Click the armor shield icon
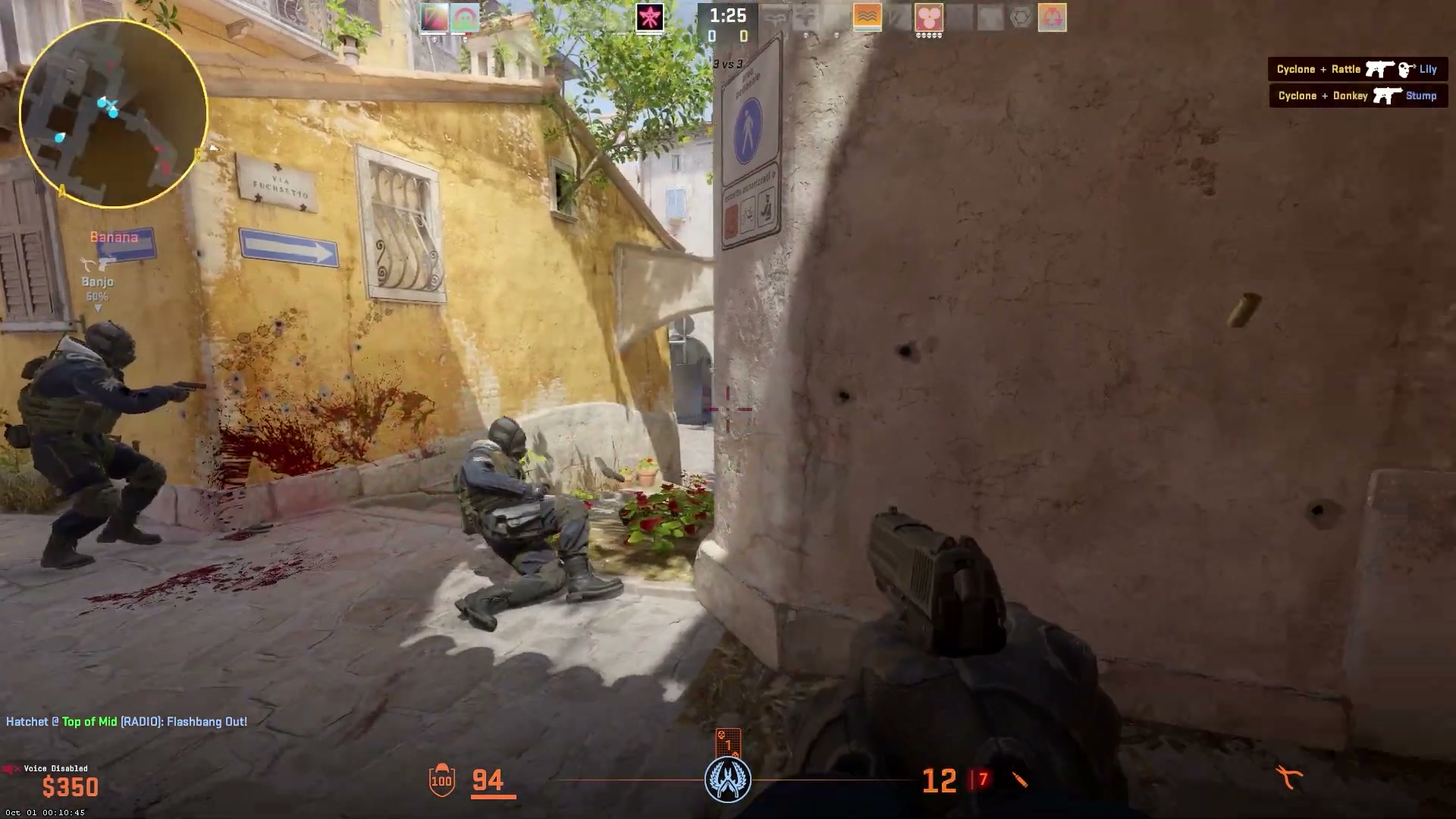The width and height of the screenshot is (1456, 819). [441, 780]
